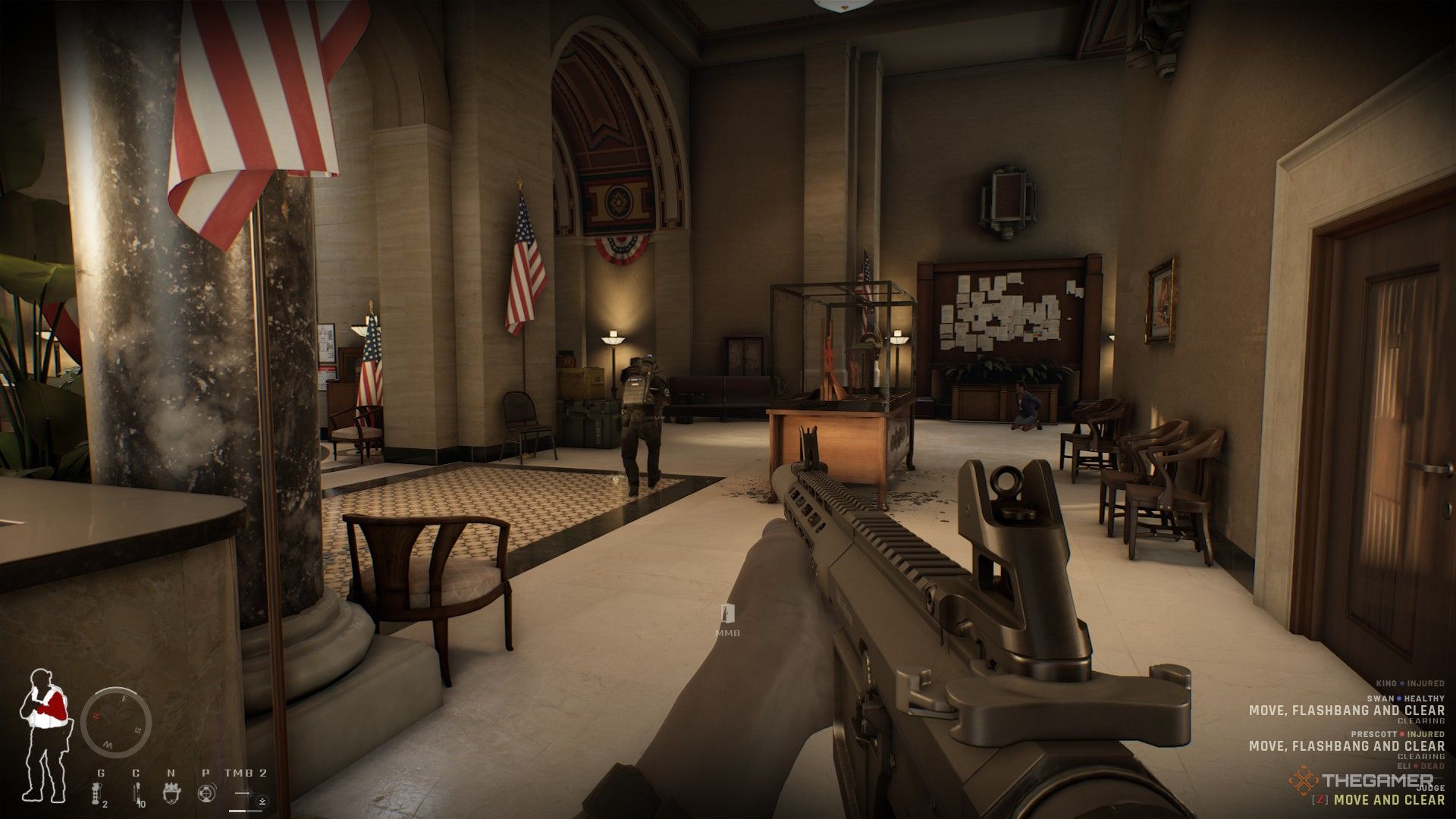Select Swan's squad status row

[x=1407, y=698]
